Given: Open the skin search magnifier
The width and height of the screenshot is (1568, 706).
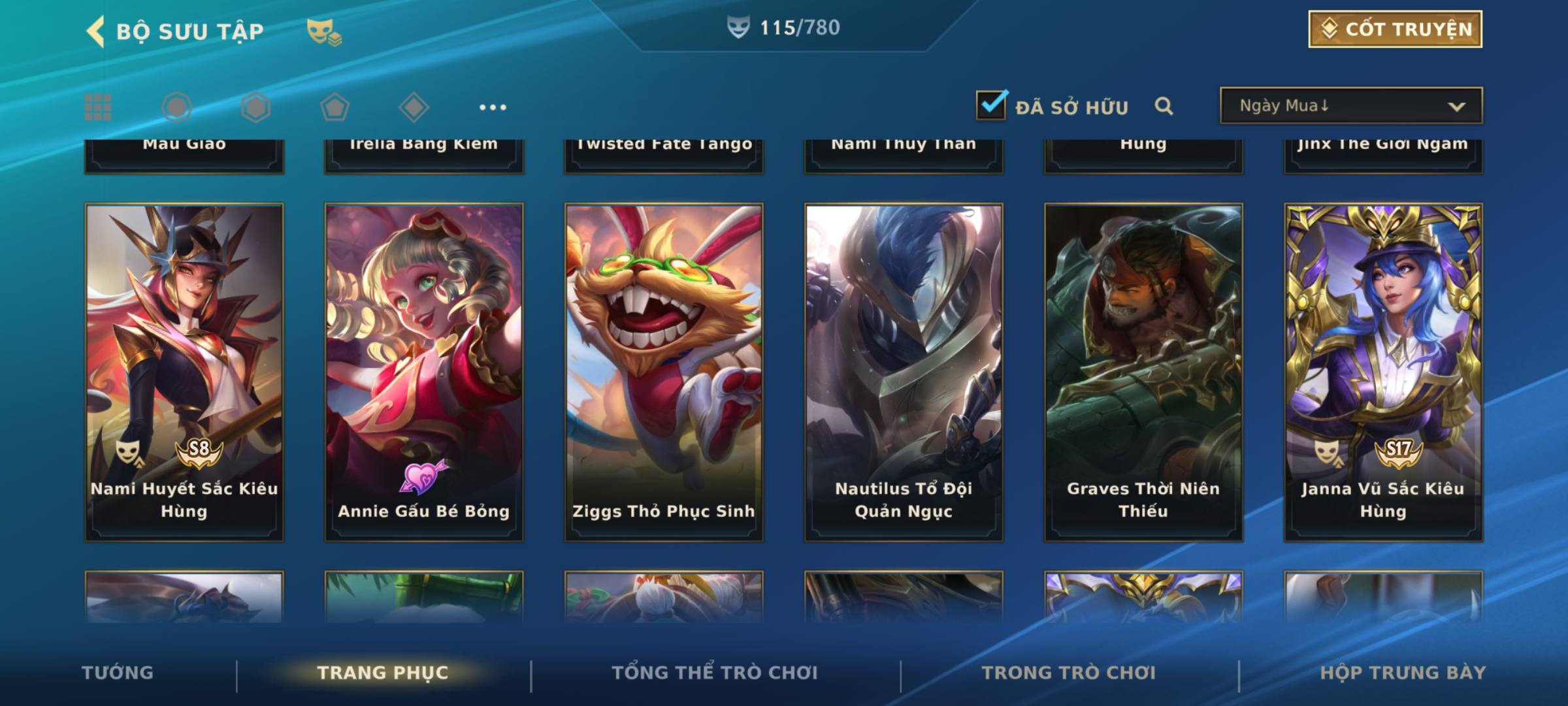Looking at the screenshot, I should pos(1164,106).
